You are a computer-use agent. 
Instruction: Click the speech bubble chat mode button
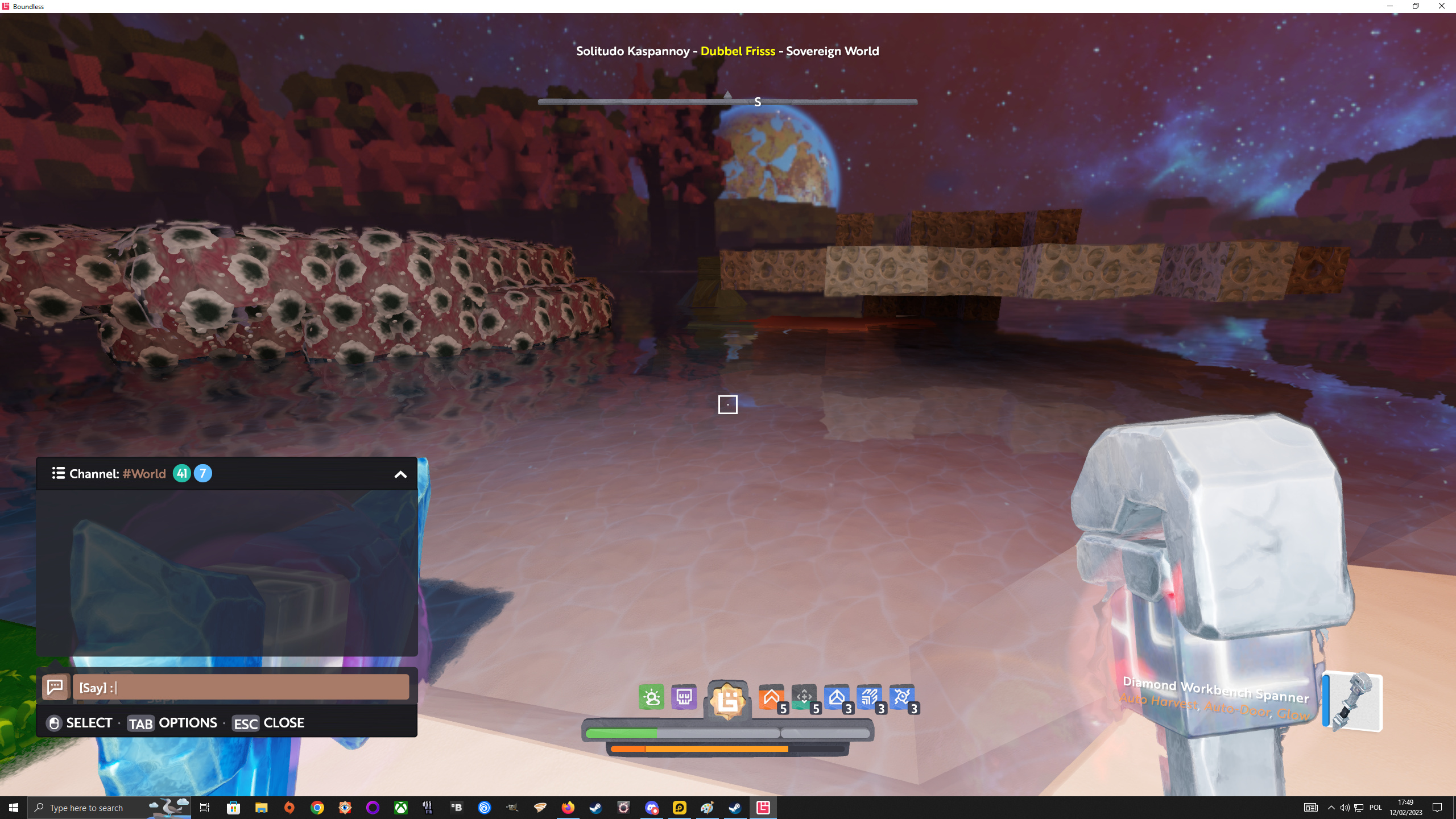click(55, 687)
